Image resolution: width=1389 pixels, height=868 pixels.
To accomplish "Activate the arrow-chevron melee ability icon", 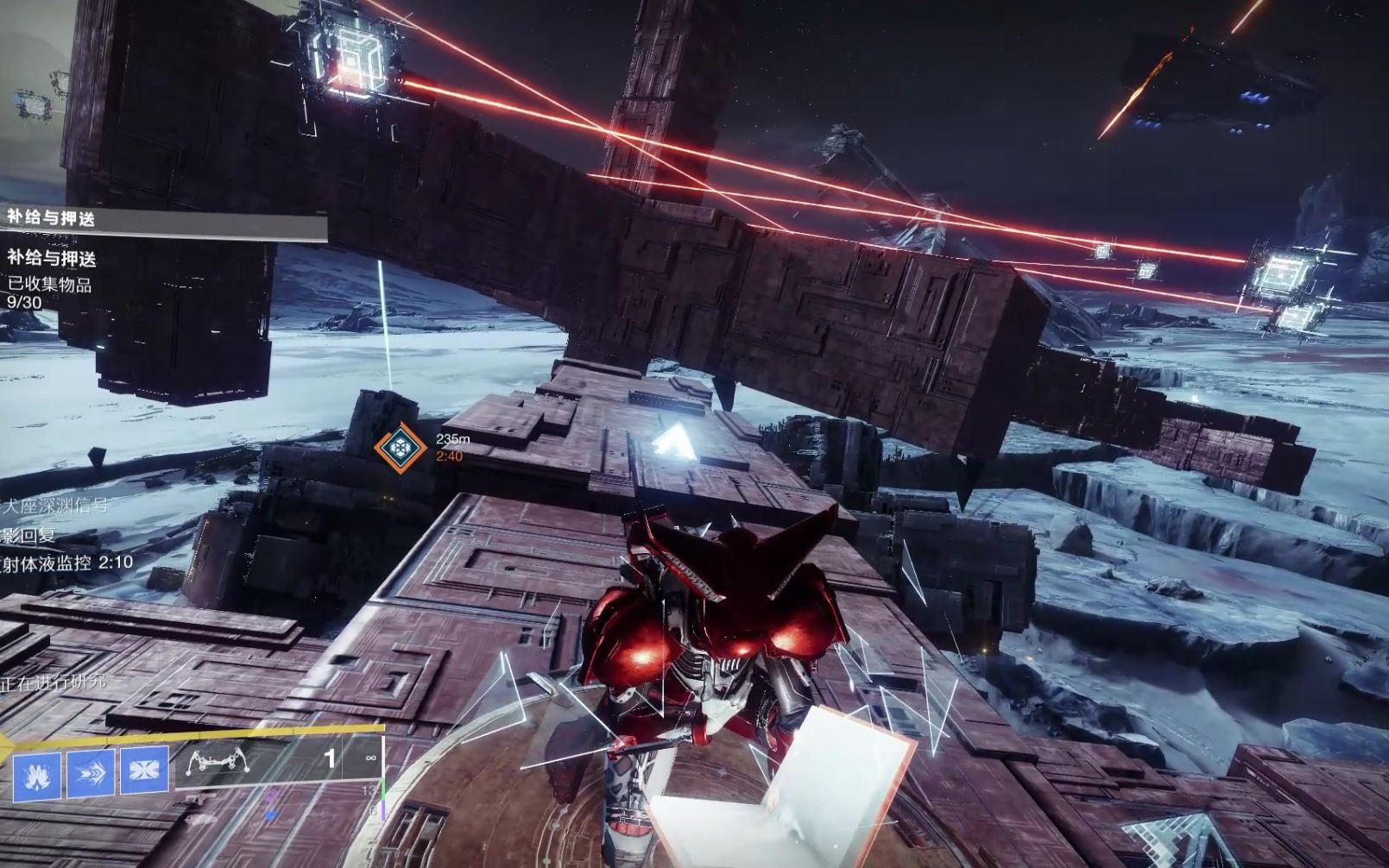I will click(91, 771).
